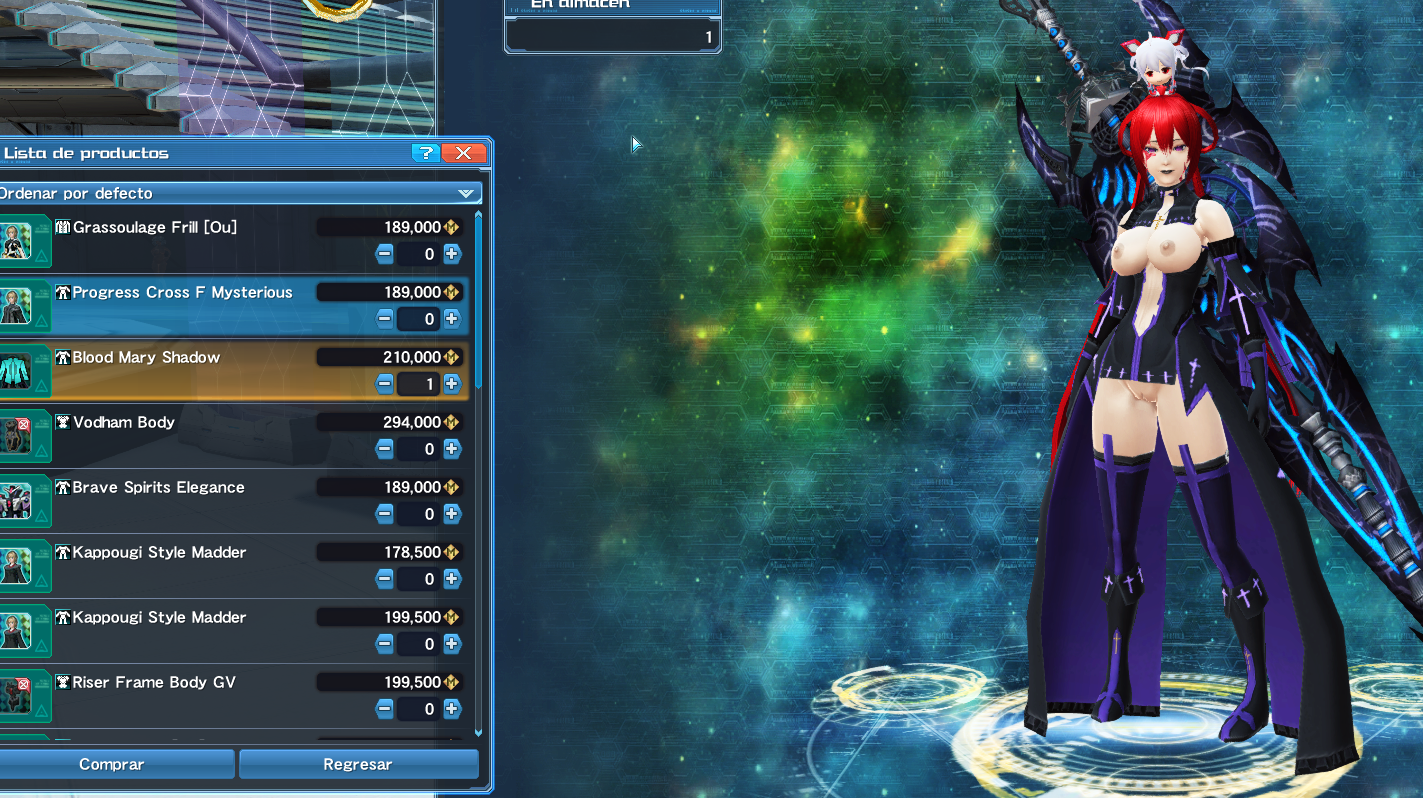Click the help question mark icon
Image resolution: width=1423 pixels, height=798 pixels.
click(426, 153)
